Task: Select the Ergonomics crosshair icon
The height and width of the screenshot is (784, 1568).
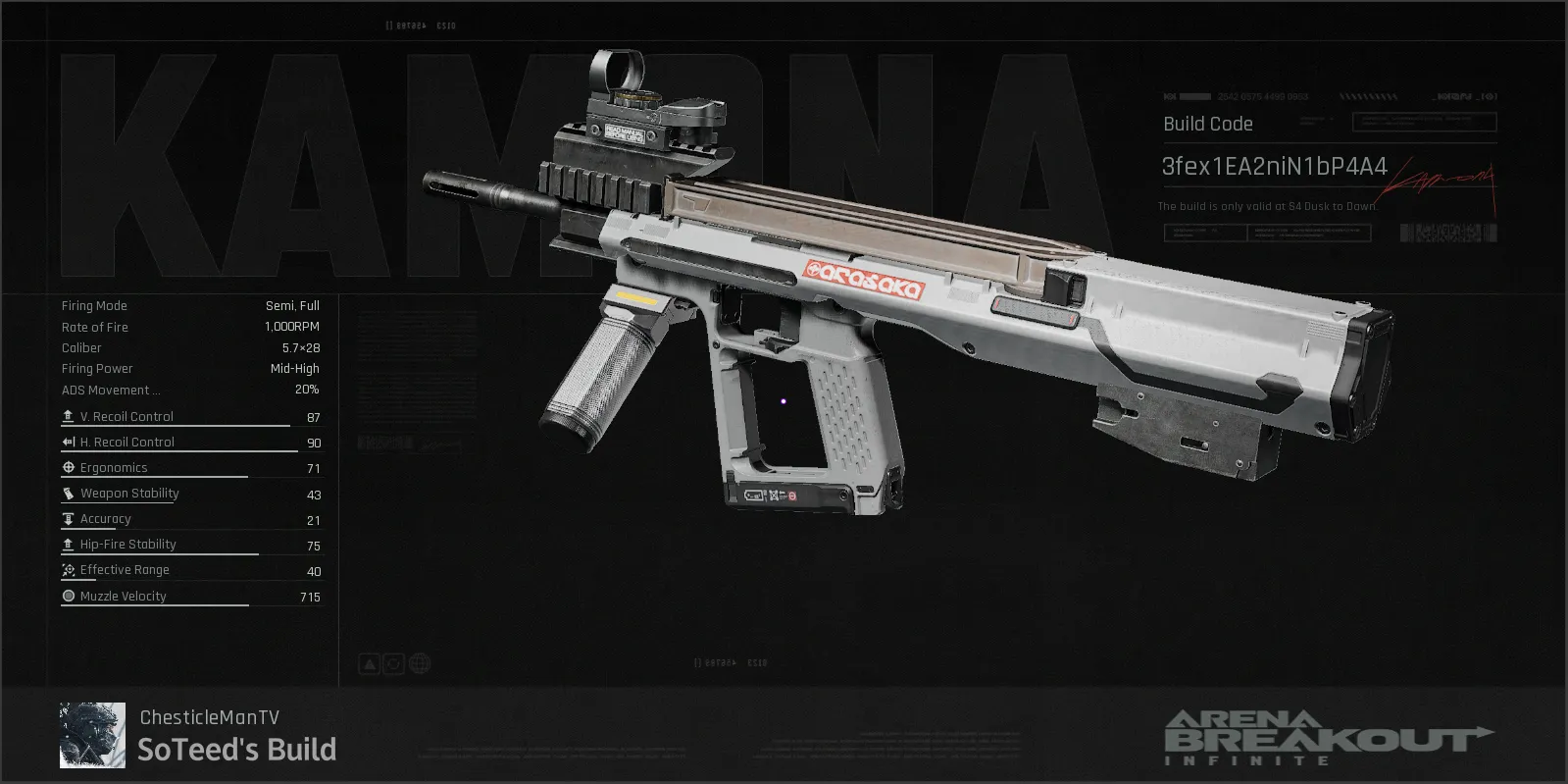Action: 68,467
